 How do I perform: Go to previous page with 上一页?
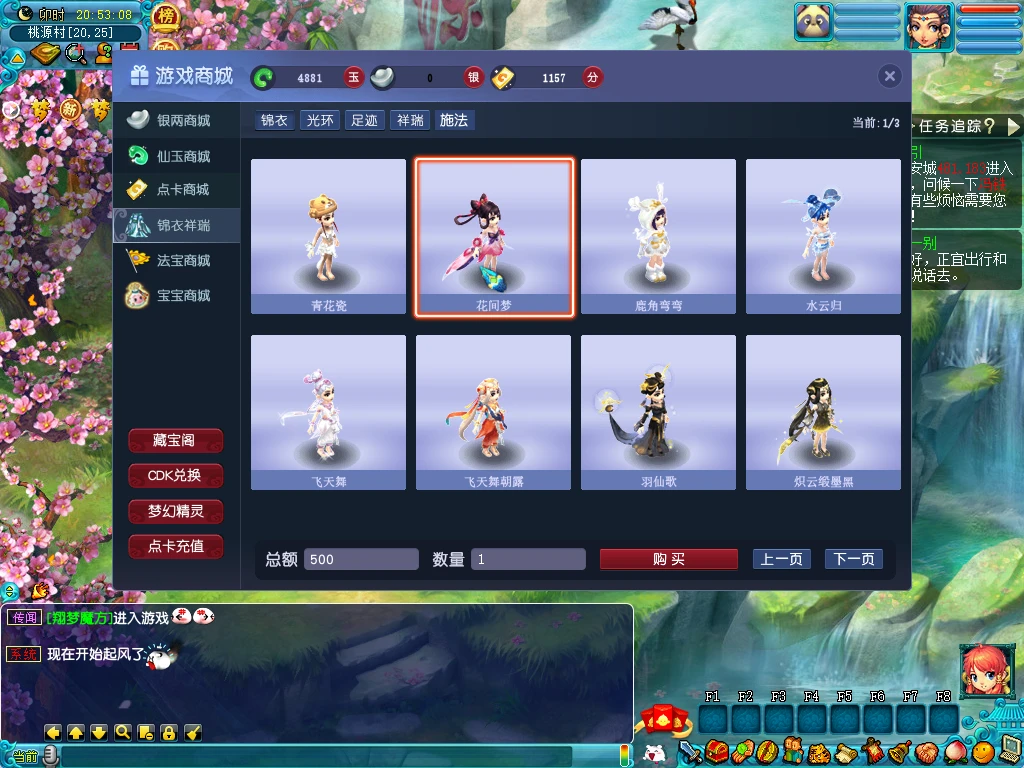pos(781,559)
